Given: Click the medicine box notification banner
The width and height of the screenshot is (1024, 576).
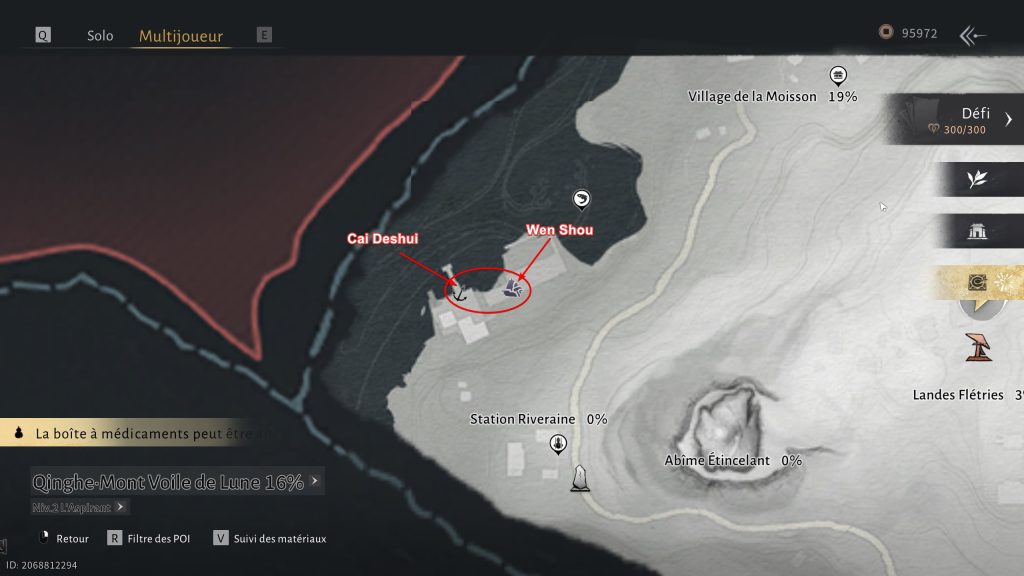Looking at the screenshot, I should (x=140, y=434).
